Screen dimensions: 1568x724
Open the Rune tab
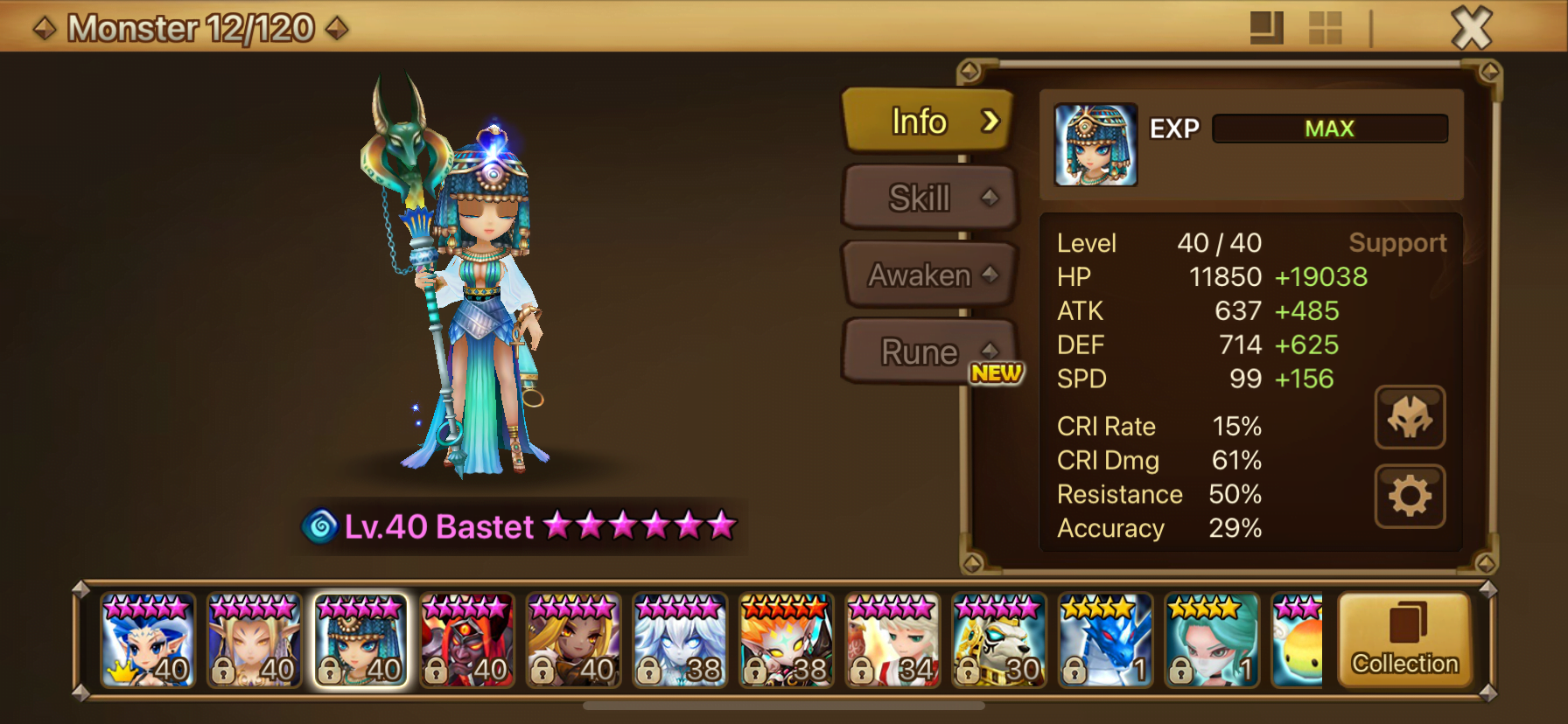(x=928, y=352)
